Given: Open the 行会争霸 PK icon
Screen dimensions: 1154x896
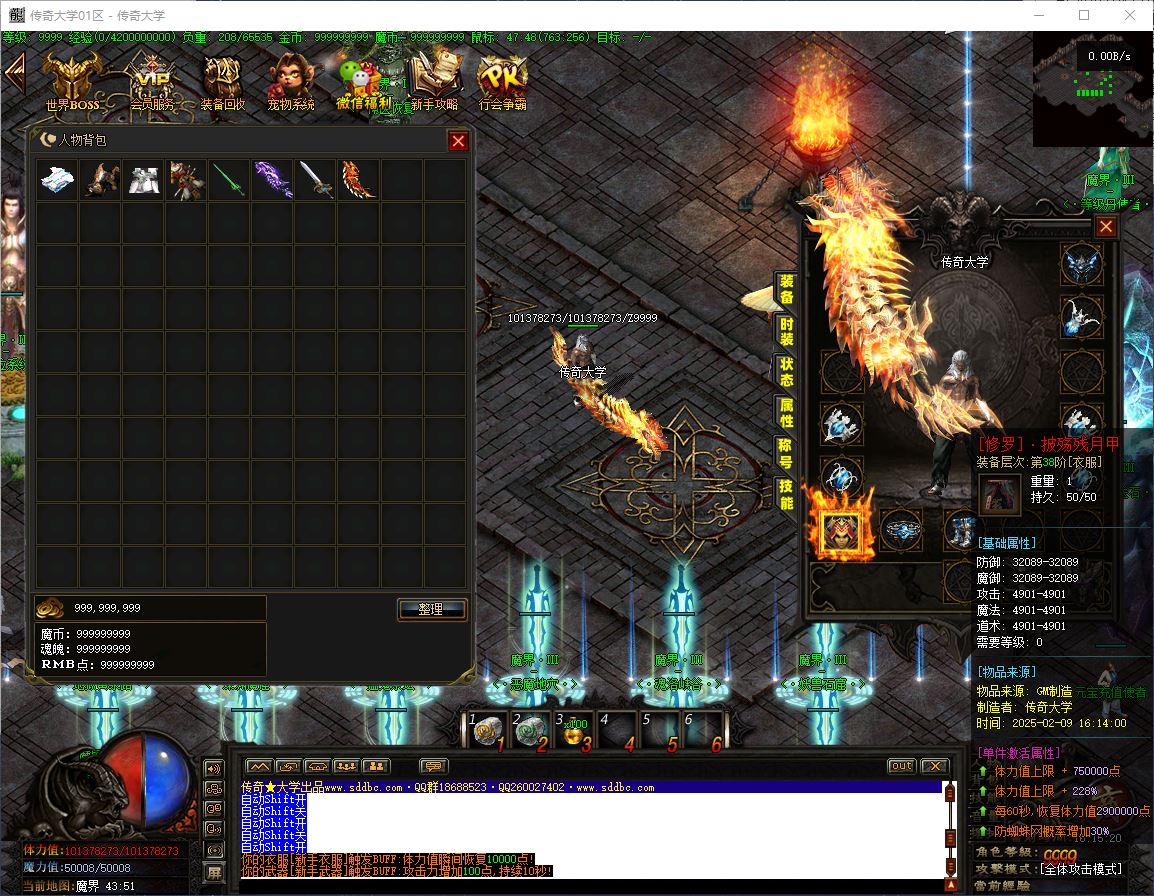Looking at the screenshot, I should [x=502, y=80].
